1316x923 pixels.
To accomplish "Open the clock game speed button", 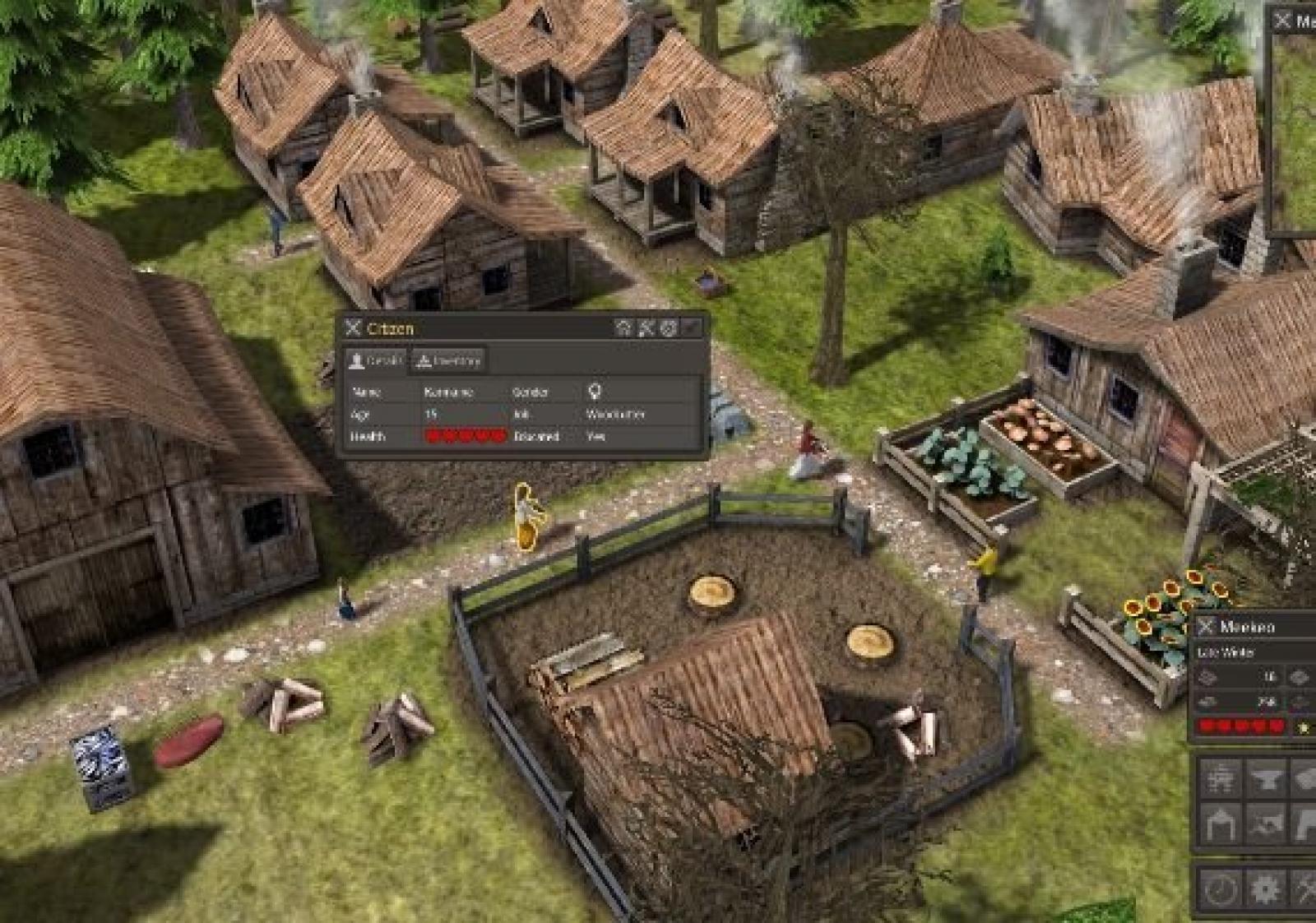I will (1220, 888).
